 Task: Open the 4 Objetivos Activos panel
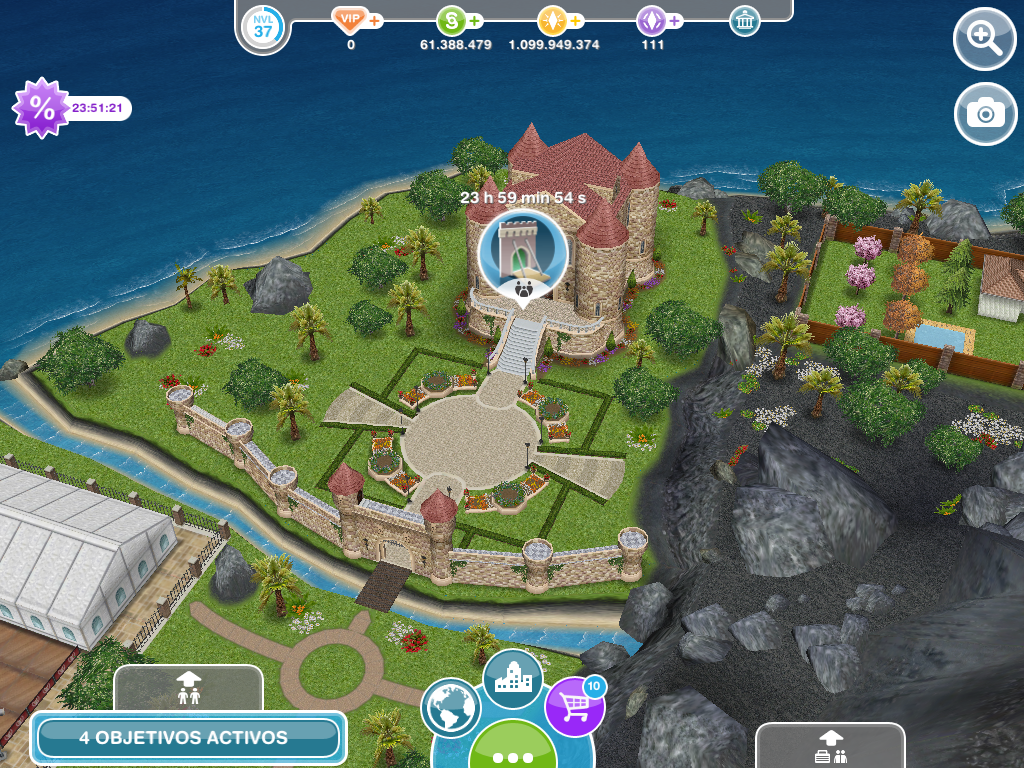188,738
